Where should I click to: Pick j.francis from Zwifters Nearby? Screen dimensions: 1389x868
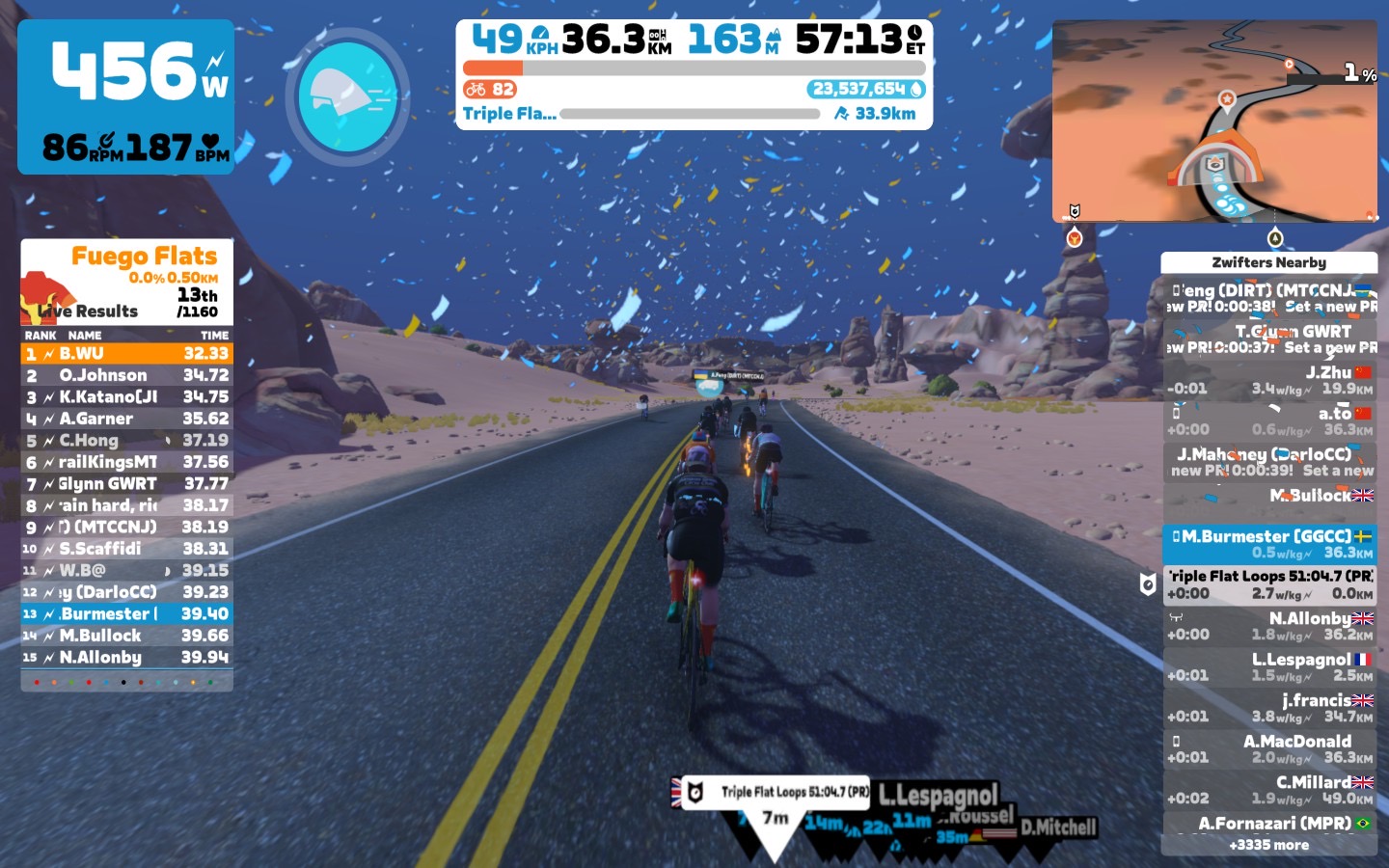coord(1269,708)
